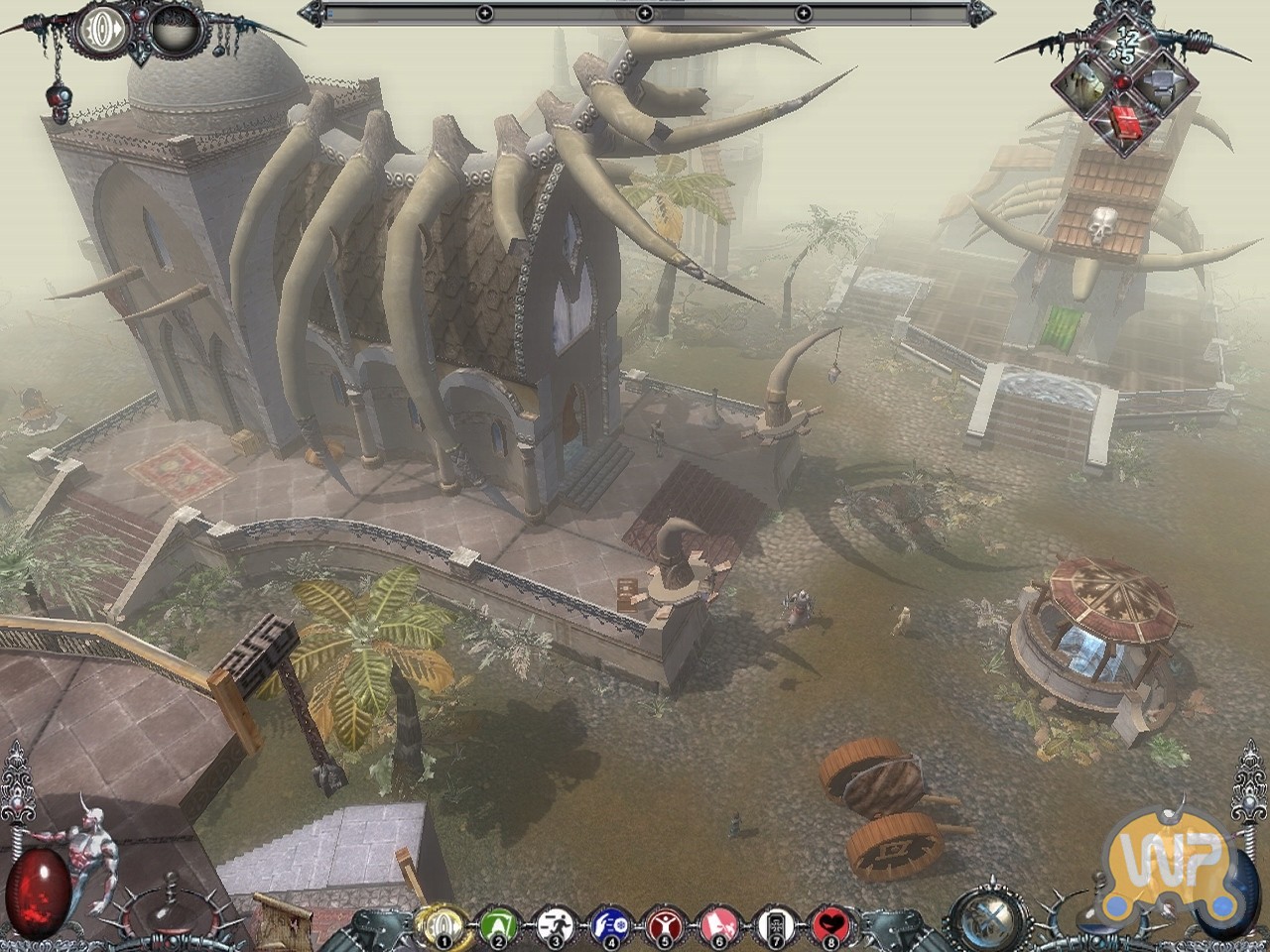This screenshot has height=952, width=1270.
Task: Click the white eye emblem orb
Action: tap(102, 27)
